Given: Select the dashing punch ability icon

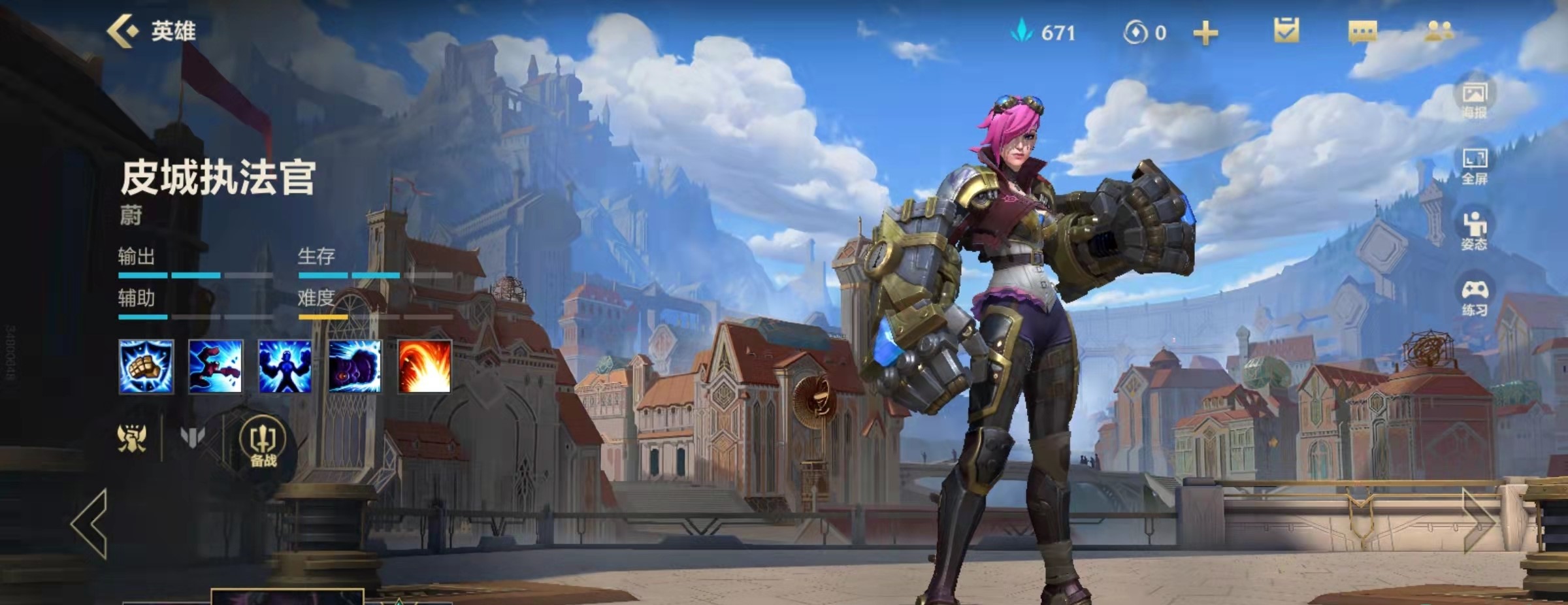Looking at the screenshot, I should pos(216,367).
